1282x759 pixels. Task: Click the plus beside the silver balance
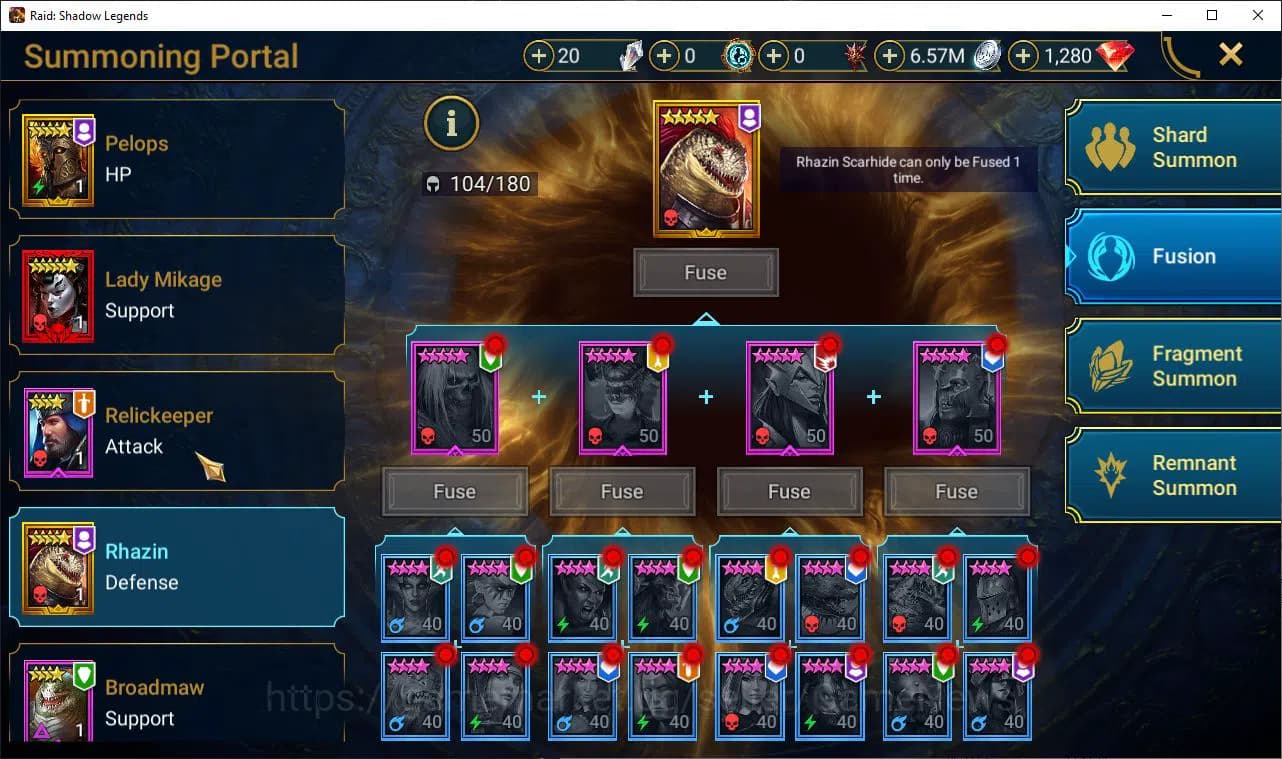(888, 56)
